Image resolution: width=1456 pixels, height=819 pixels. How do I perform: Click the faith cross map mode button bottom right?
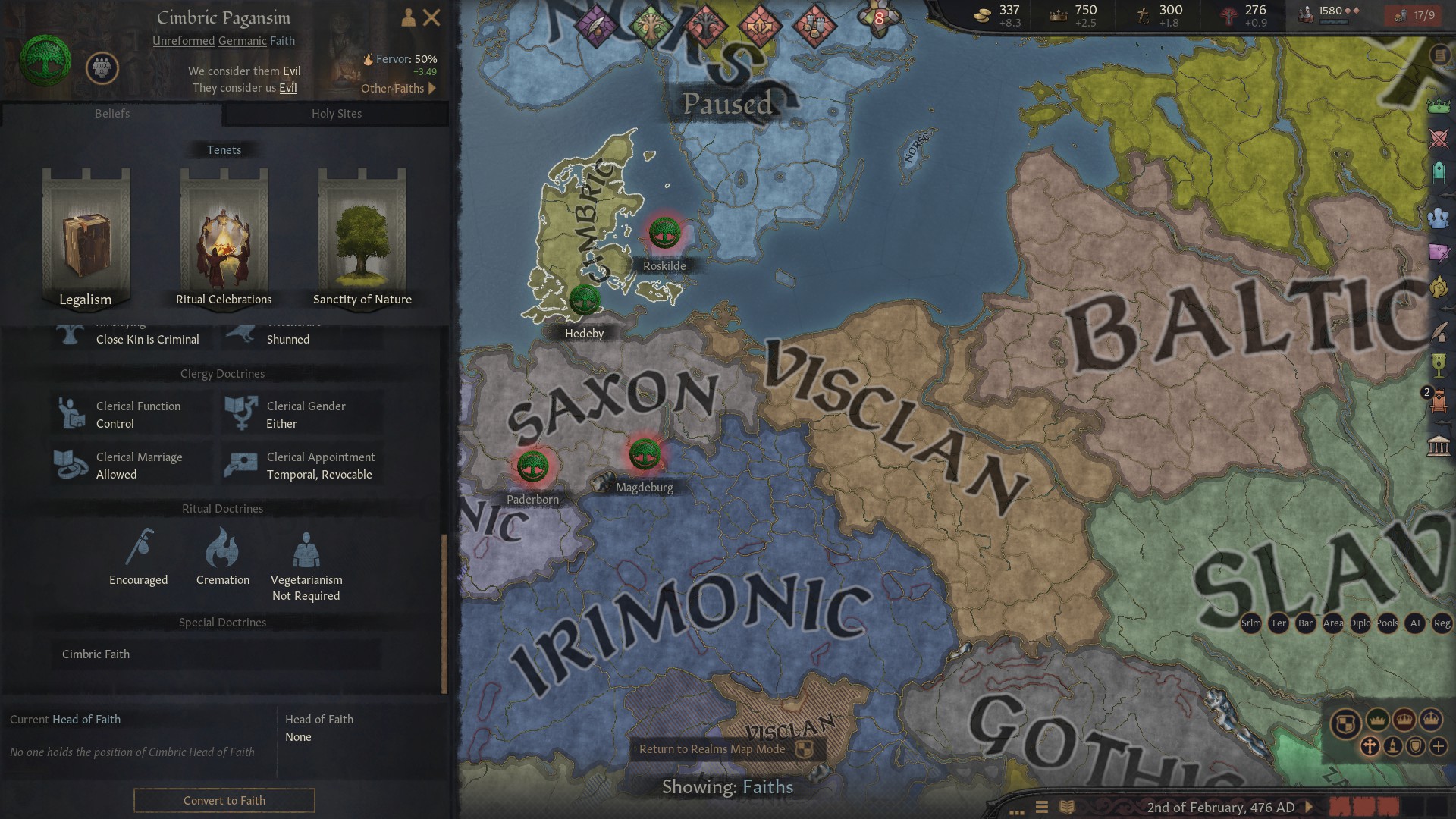pyautogui.click(x=1370, y=747)
